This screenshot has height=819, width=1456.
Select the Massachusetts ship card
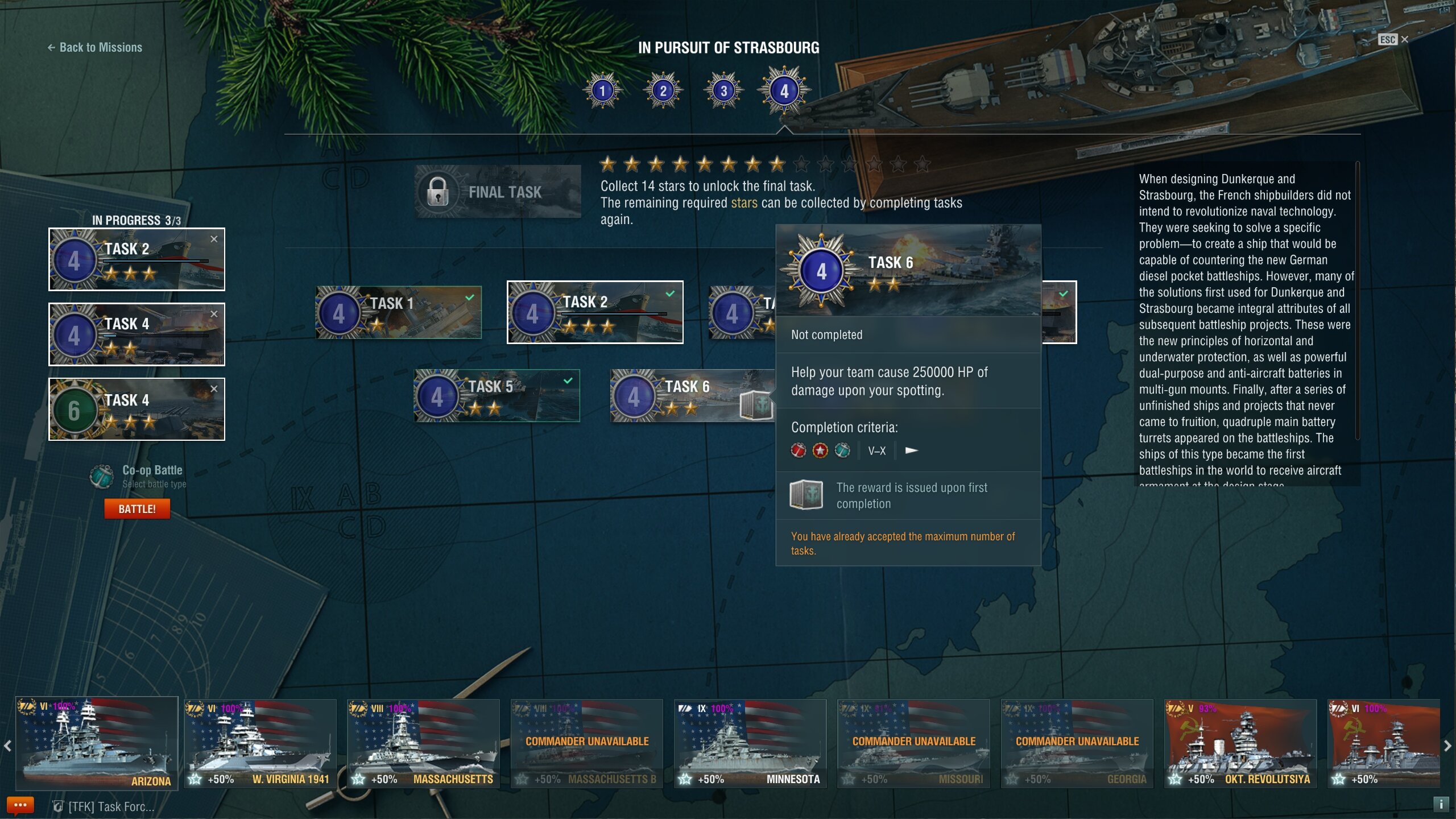pos(424,743)
